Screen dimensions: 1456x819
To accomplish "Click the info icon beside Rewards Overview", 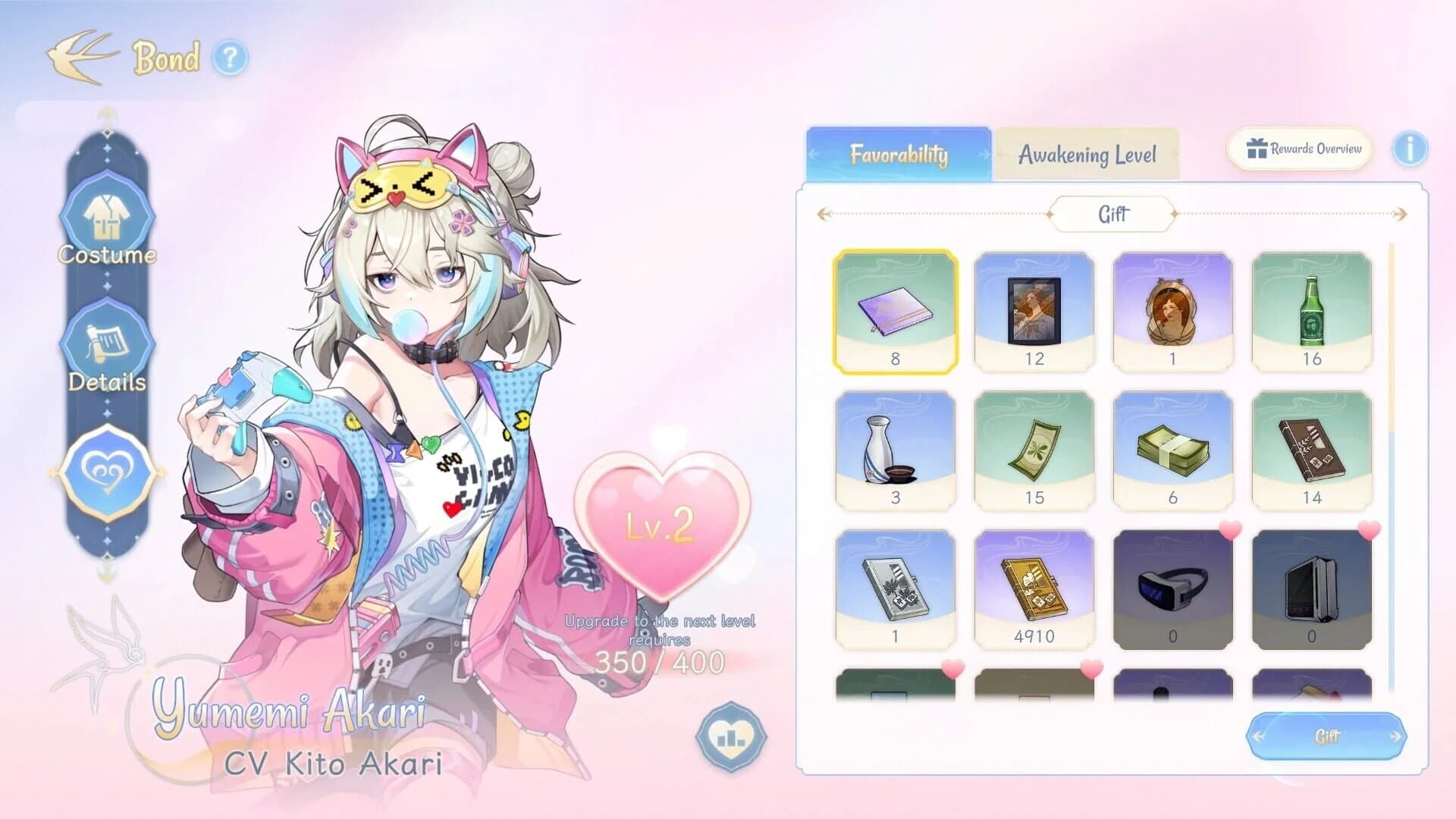I will pos(1410,149).
